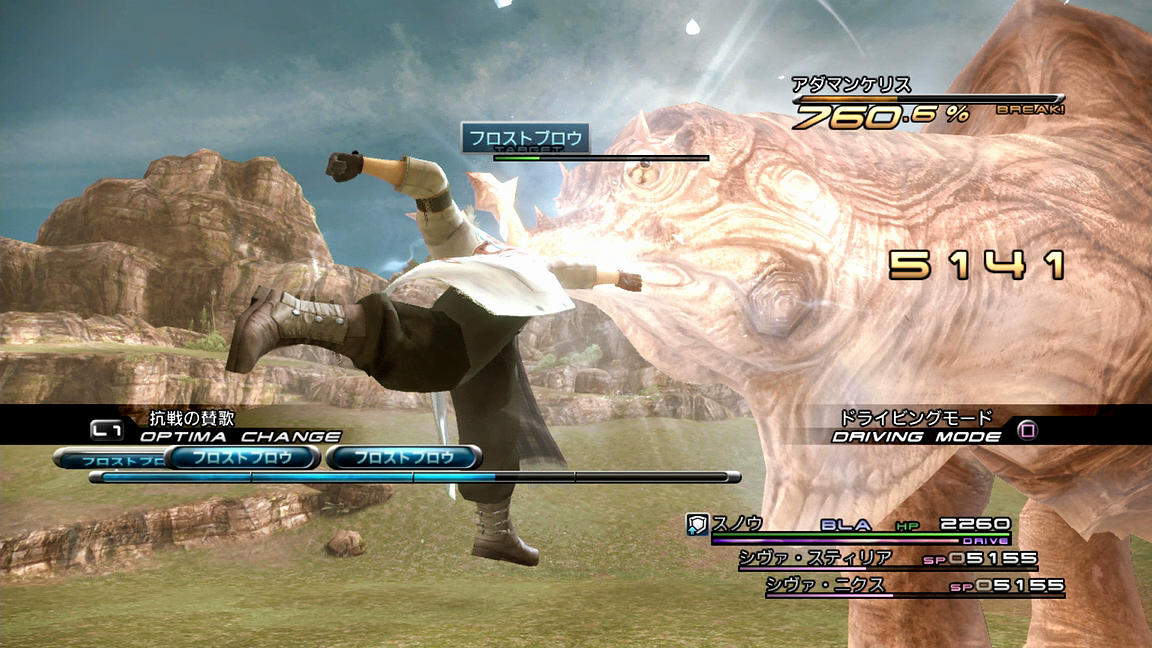Select the OPTIMA CHANGE command
Screen dimensions: 1152x648
(x=240, y=436)
